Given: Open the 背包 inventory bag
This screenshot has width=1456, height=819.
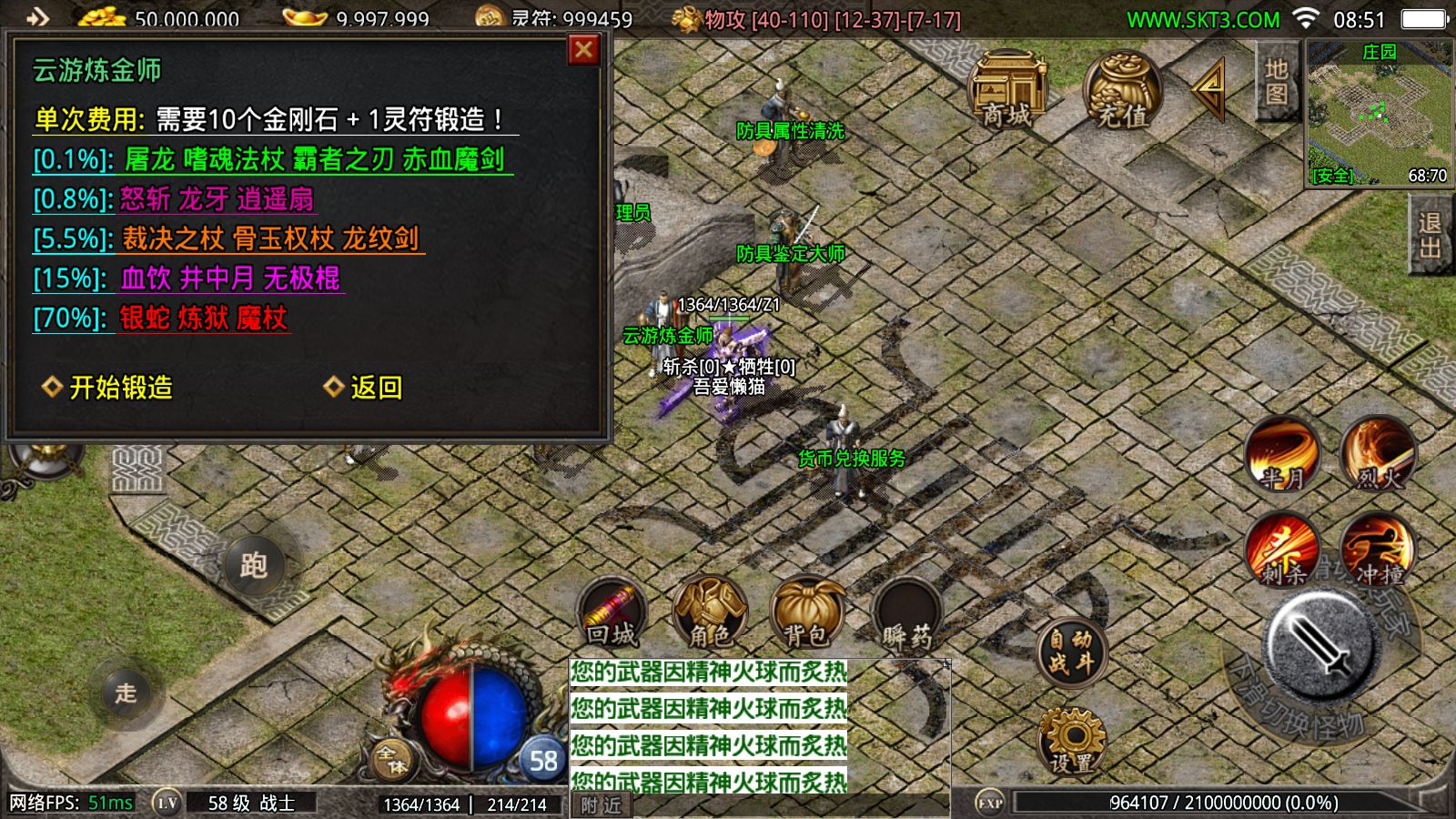Looking at the screenshot, I should pyautogui.click(x=806, y=613).
